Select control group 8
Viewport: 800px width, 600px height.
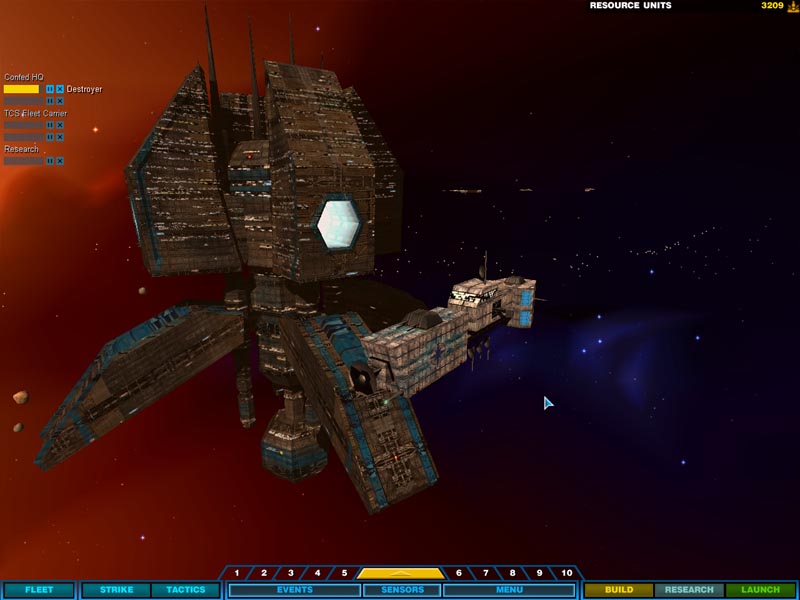point(513,573)
